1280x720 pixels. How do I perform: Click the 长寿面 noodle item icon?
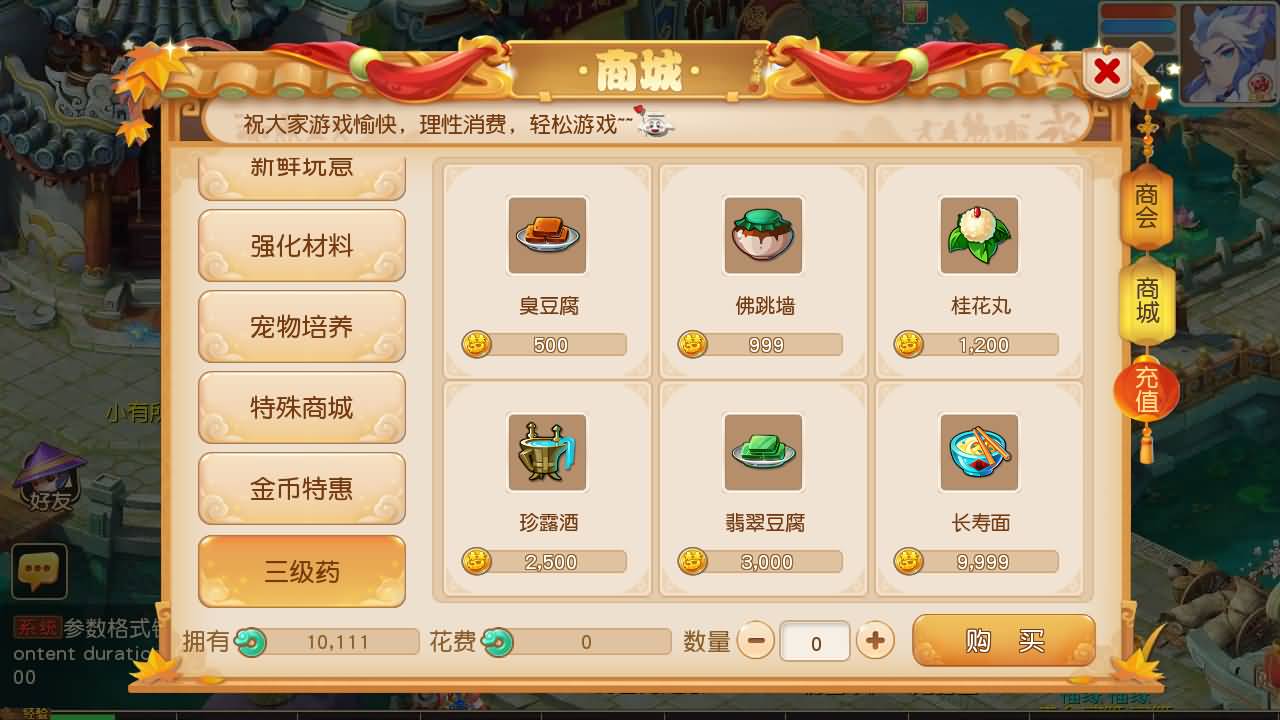pos(979,452)
